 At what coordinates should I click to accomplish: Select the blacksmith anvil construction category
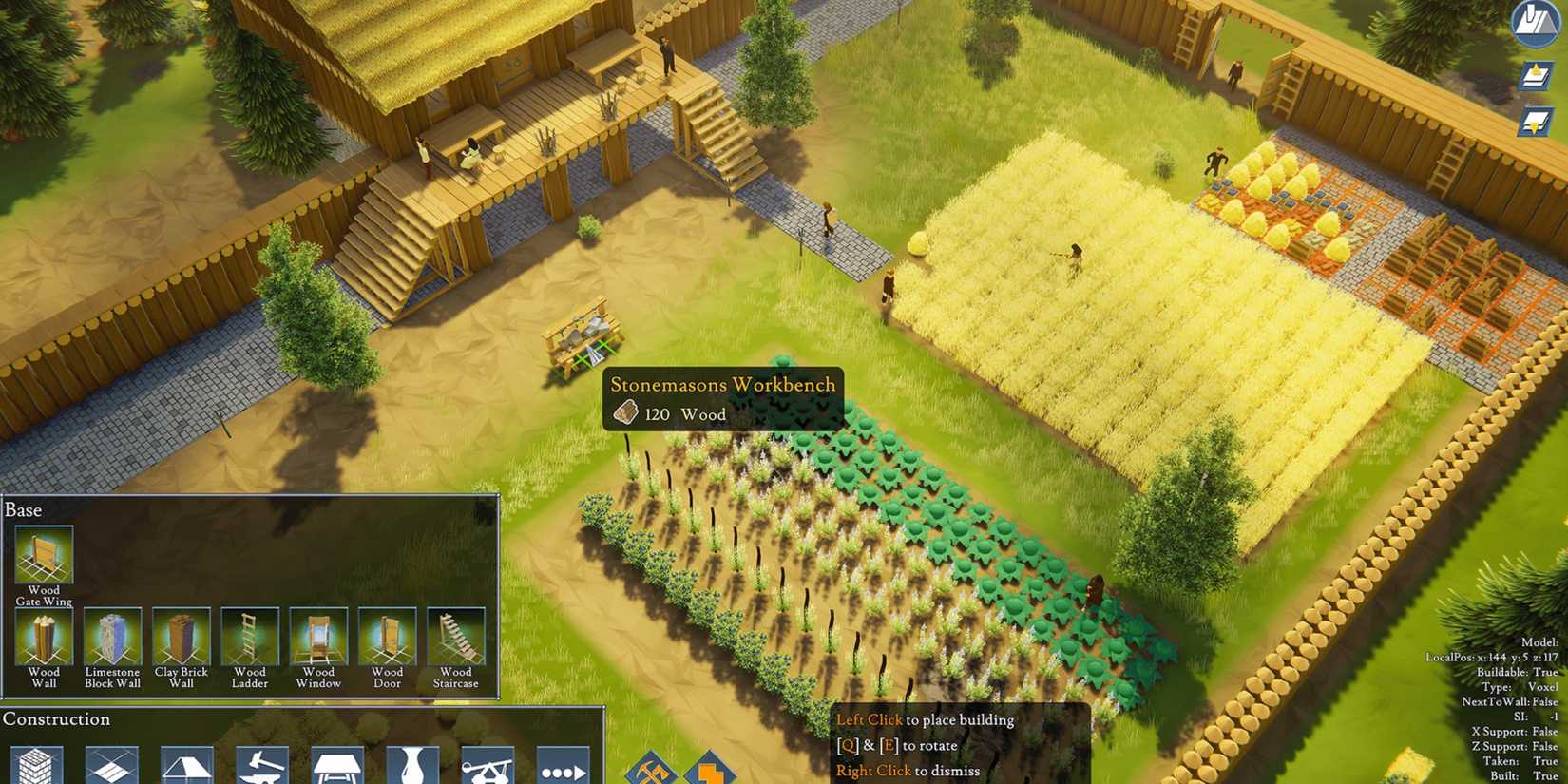click(x=264, y=768)
